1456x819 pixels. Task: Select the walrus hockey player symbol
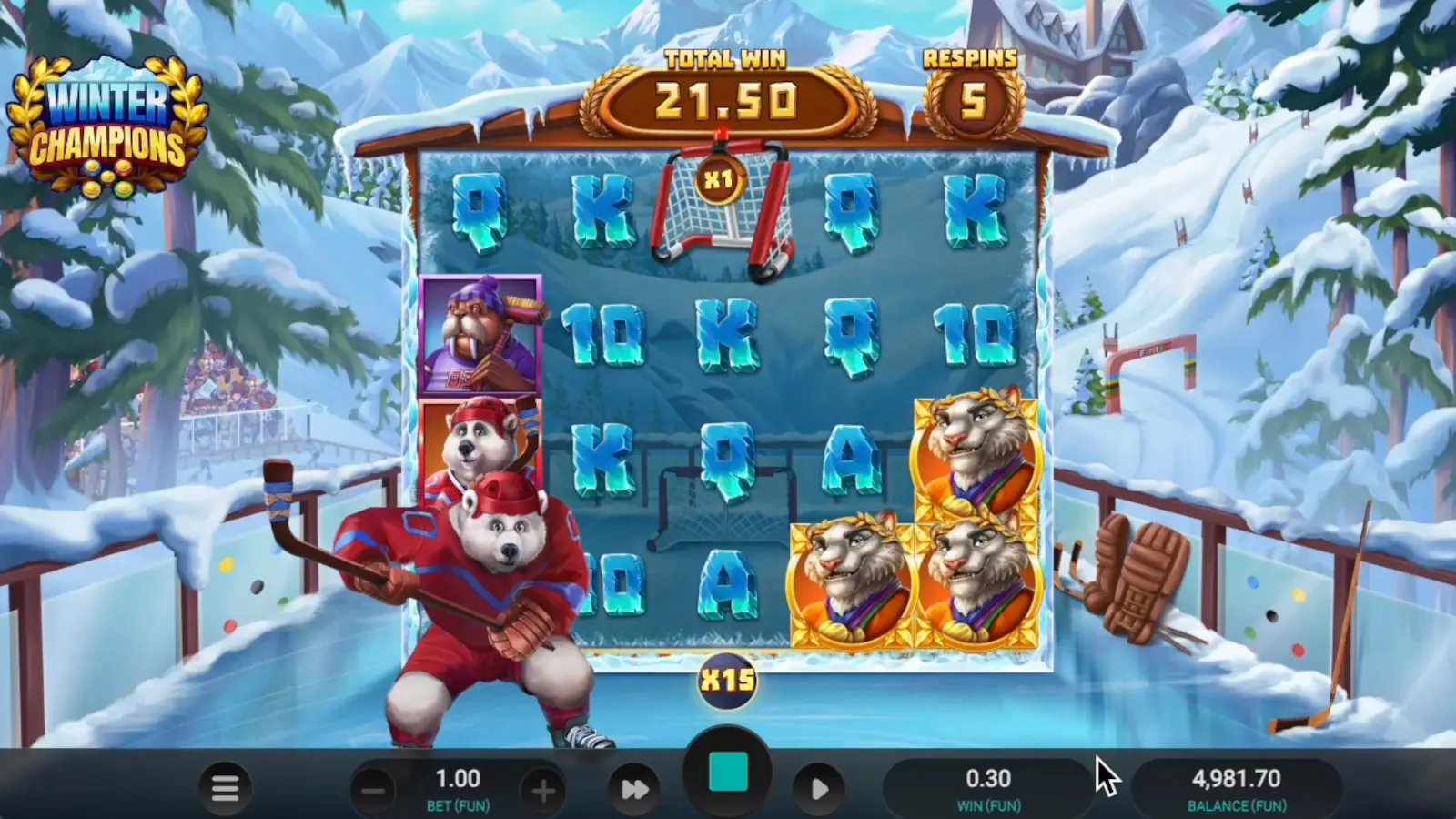[x=480, y=337]
